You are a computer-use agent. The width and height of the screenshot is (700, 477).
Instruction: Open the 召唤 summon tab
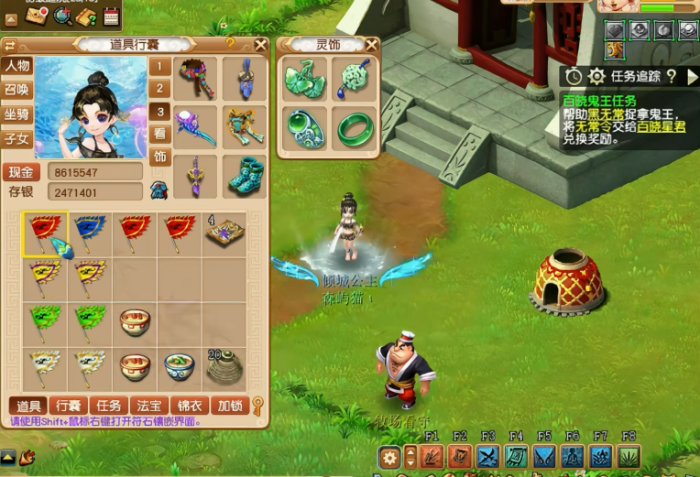17,90
